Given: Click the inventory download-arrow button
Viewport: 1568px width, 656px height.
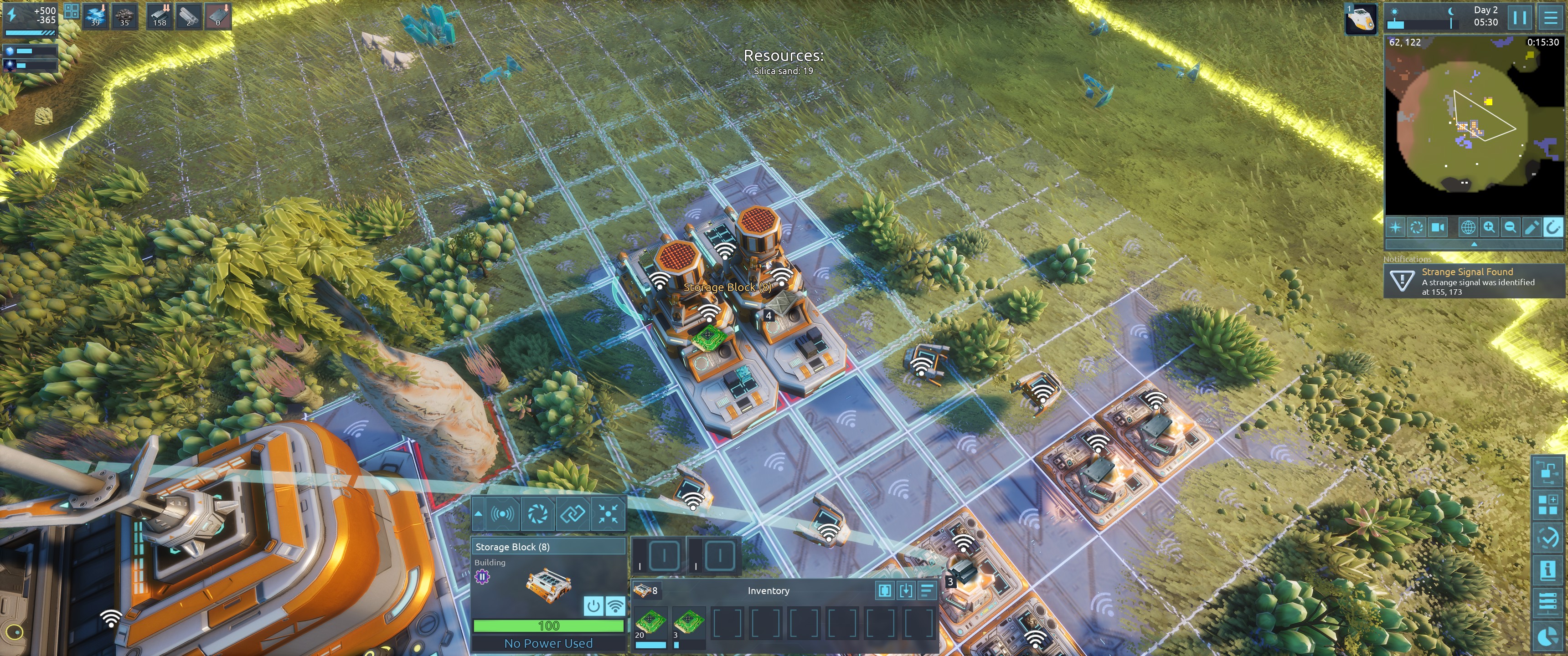Looking at the screenshot, I should pos(906,589).
